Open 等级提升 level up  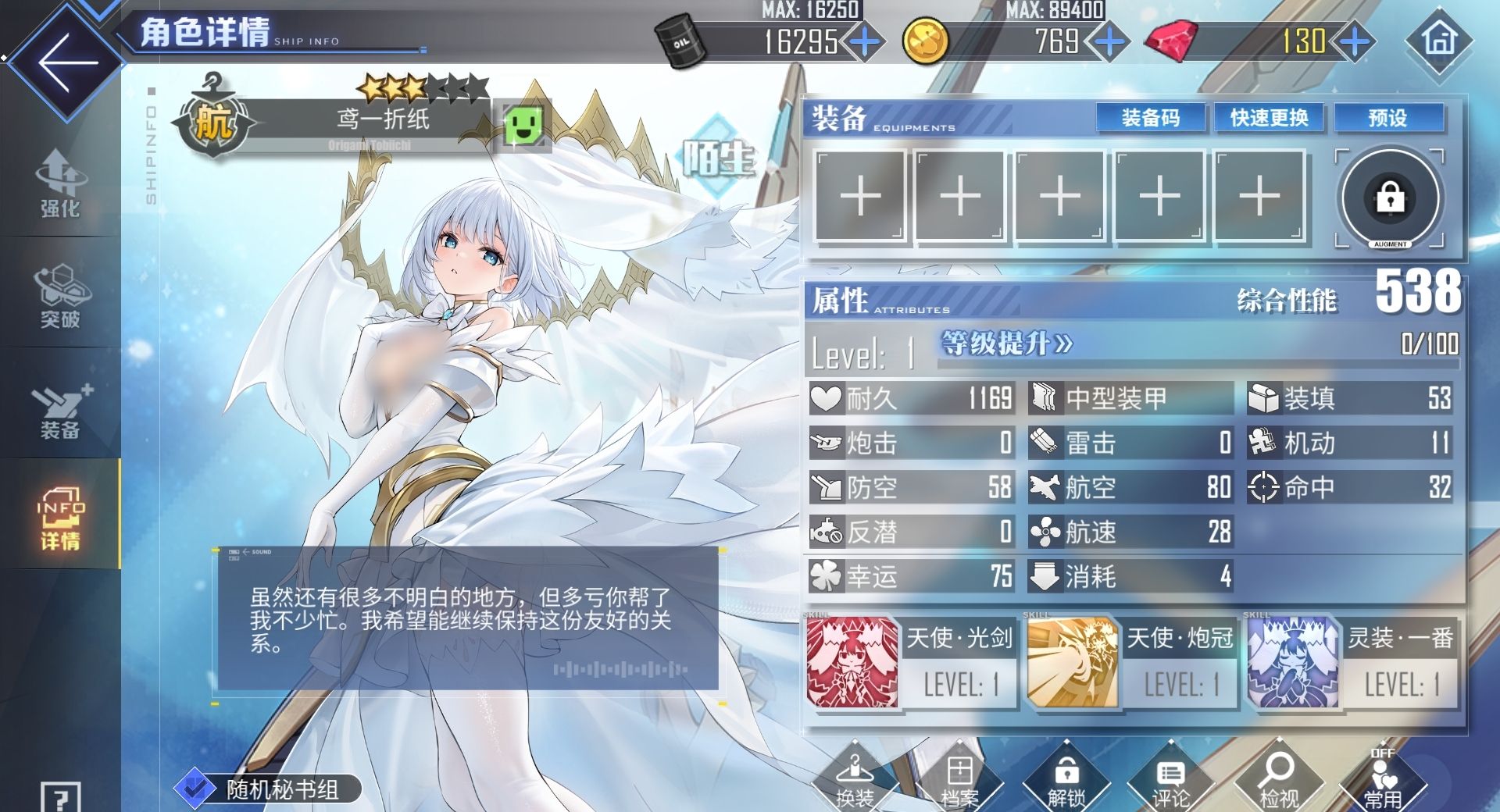1007,344
